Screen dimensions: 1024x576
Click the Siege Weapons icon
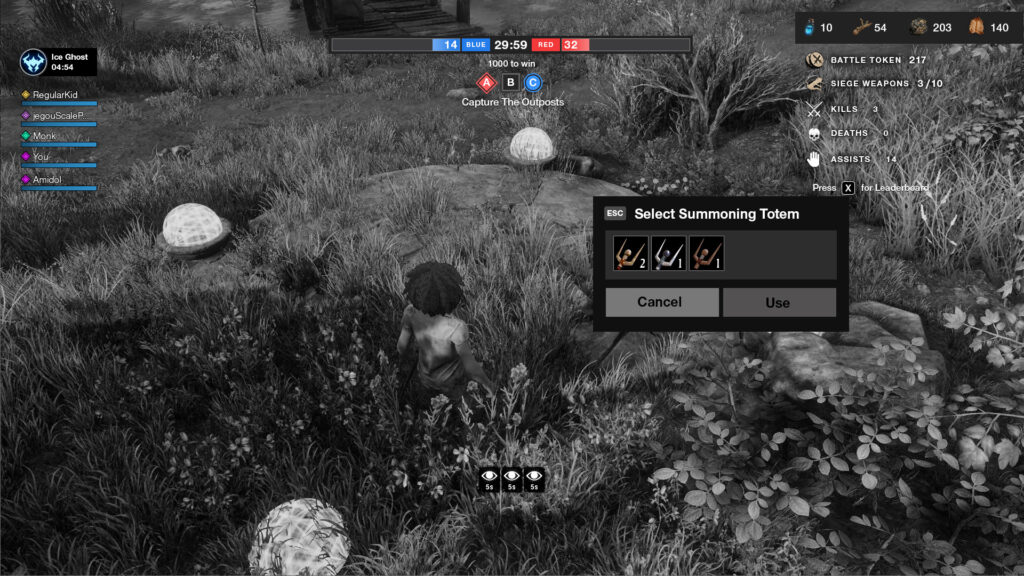click(814, 84)
